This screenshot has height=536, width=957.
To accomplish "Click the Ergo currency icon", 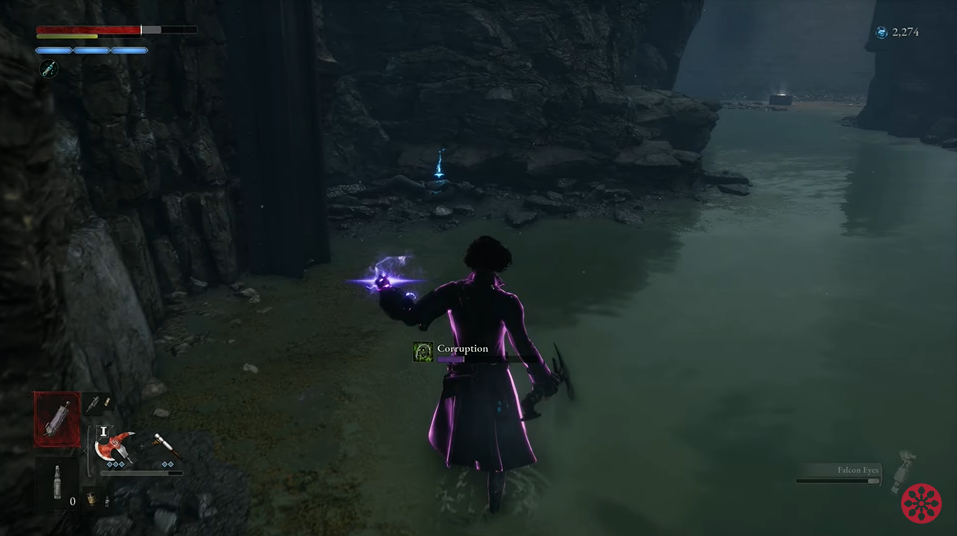I will (881, 33).
